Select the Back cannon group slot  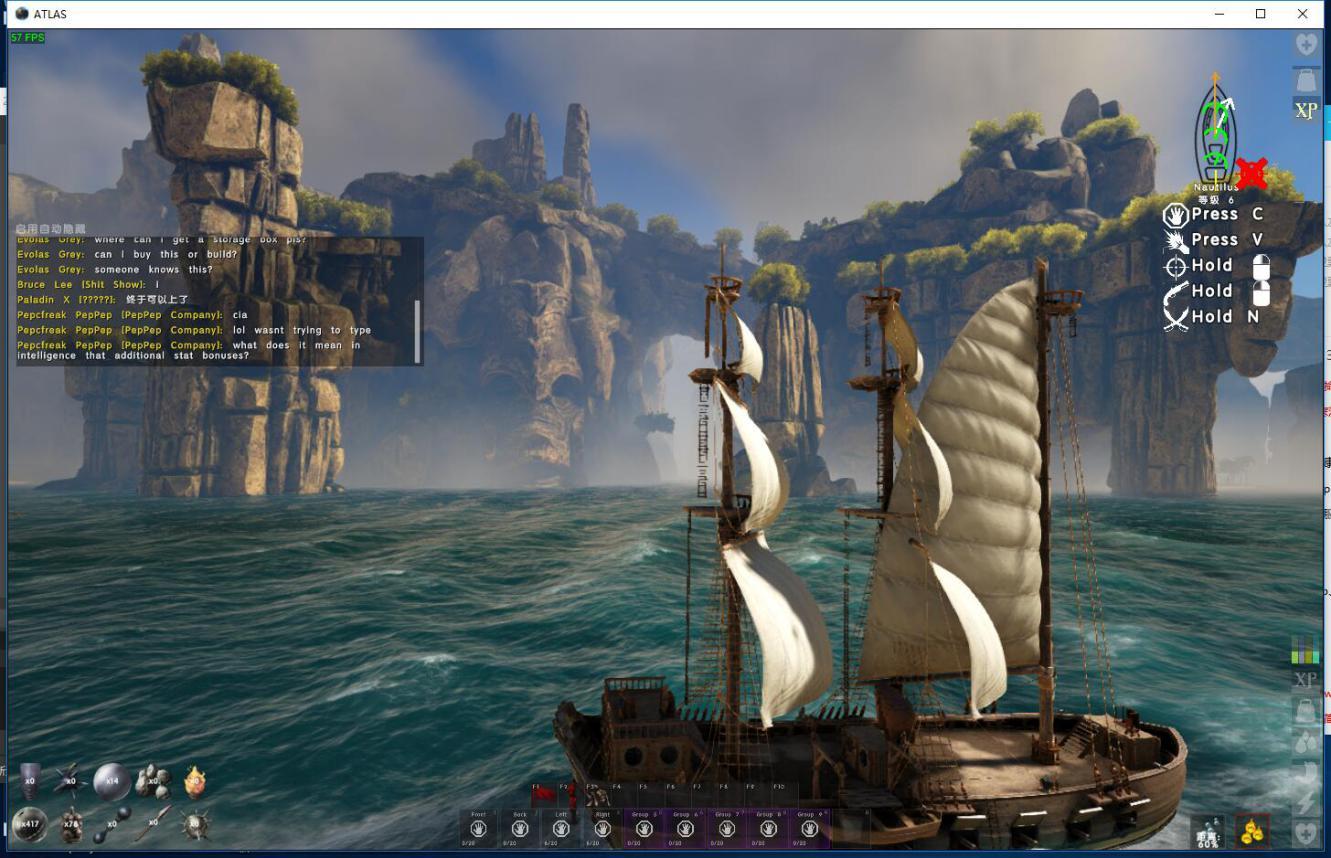519,828
